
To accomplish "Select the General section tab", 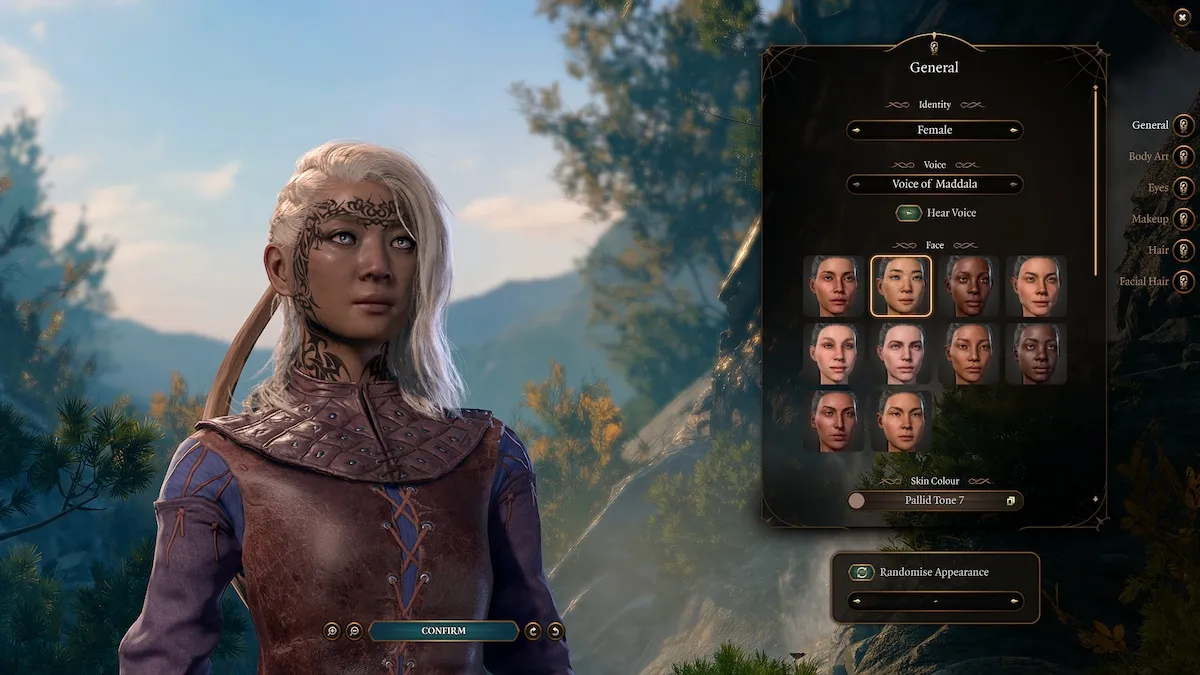I will (1184, 125).
